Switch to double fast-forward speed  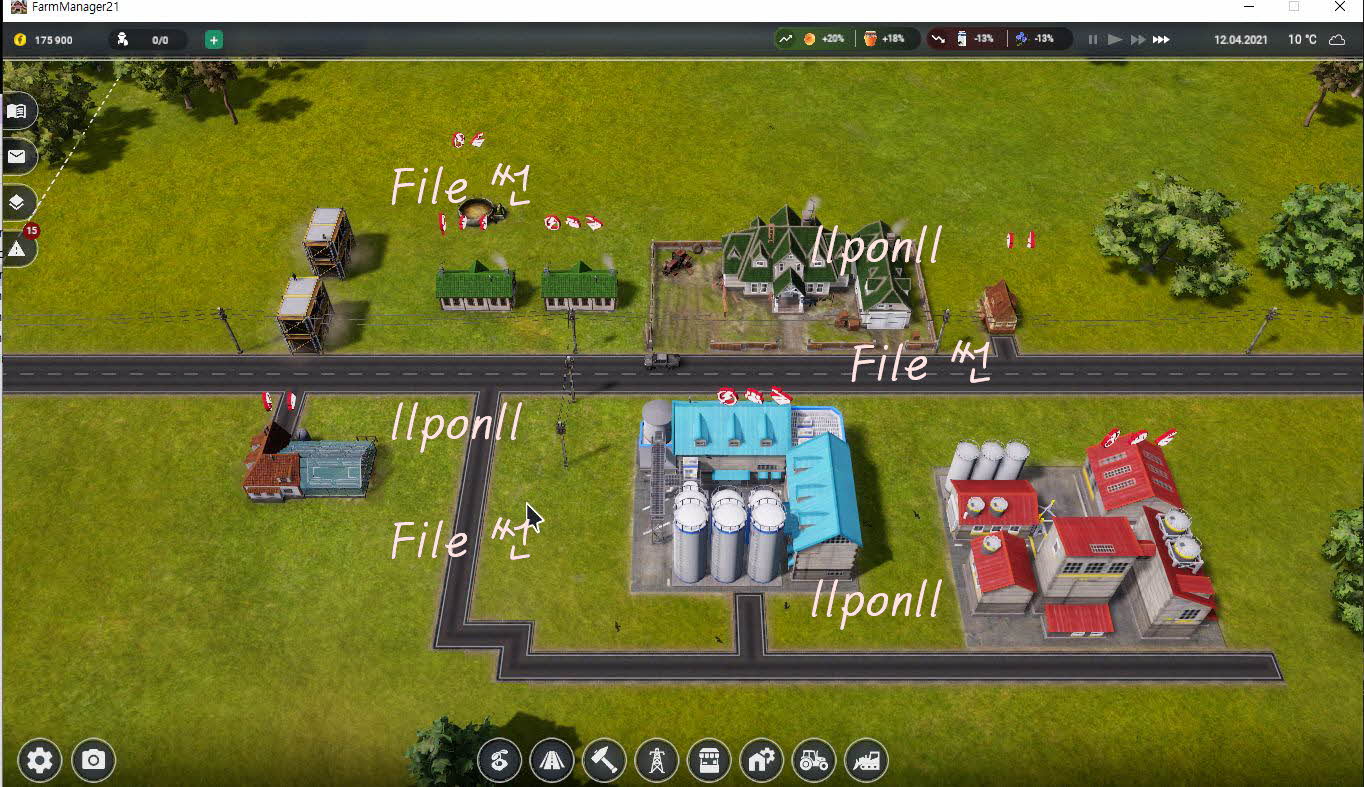(1137, 40)
